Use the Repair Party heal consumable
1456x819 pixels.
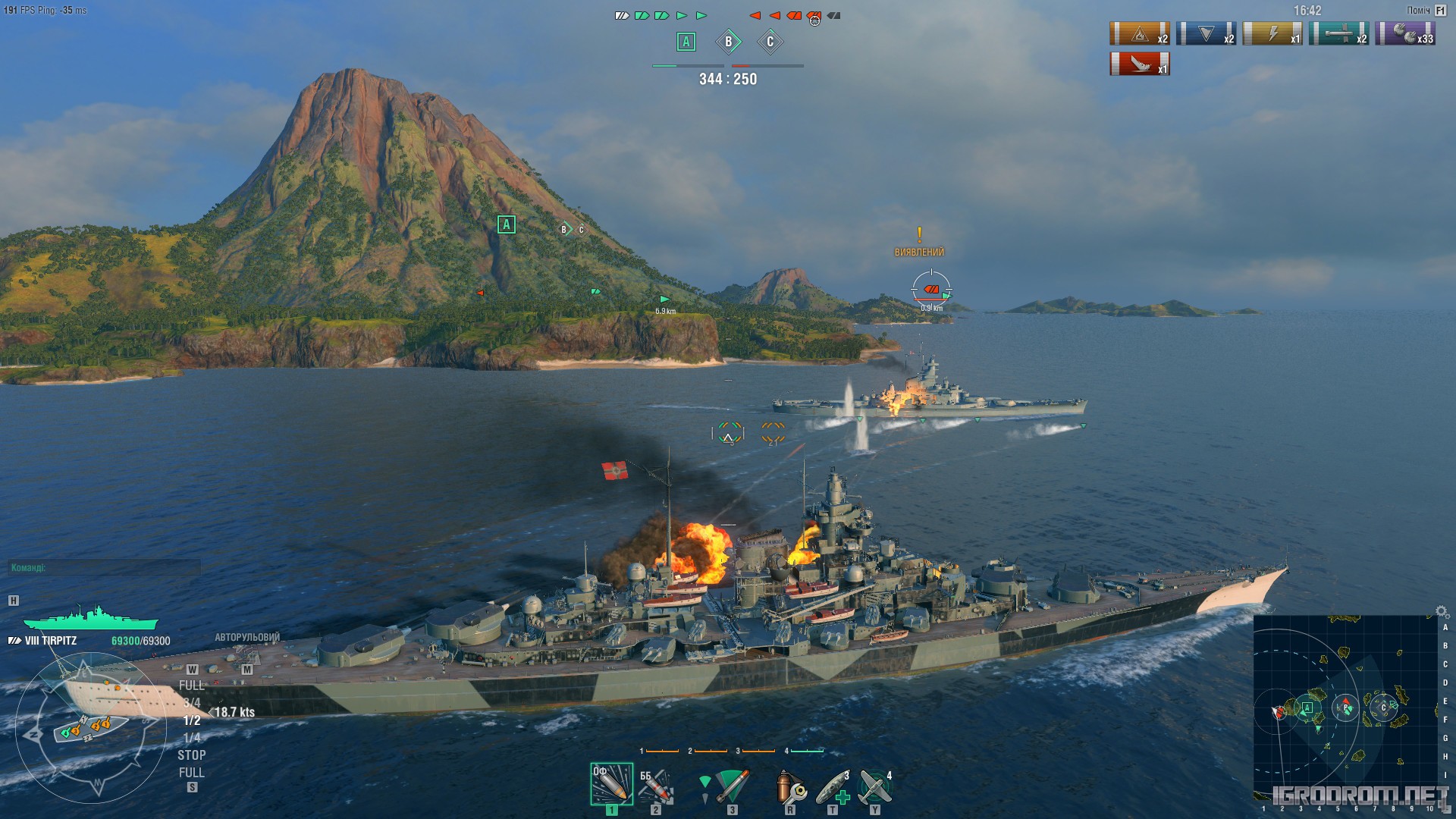(833, 786)
